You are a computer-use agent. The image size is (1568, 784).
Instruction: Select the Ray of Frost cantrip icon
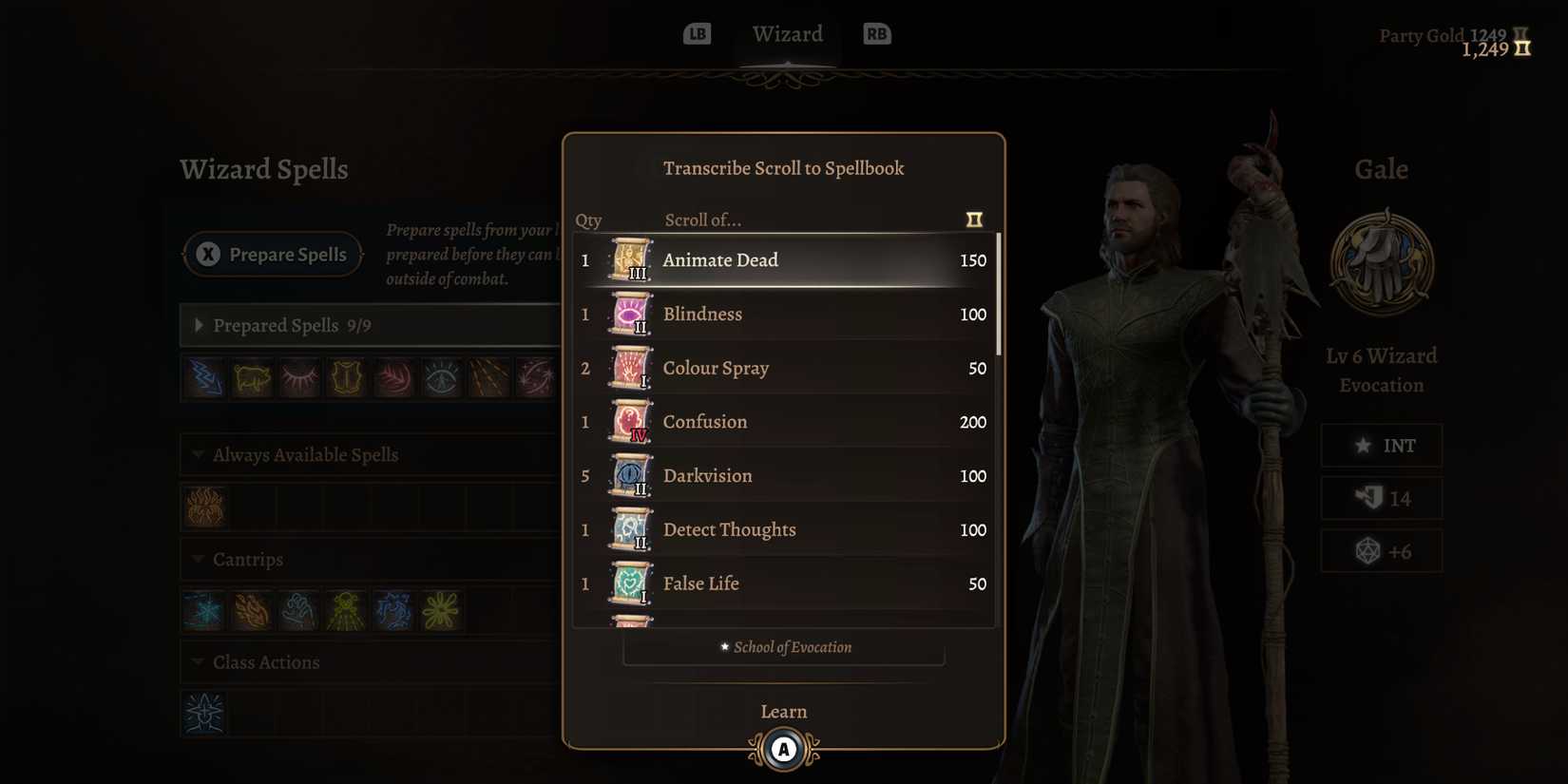coord(203,611)
